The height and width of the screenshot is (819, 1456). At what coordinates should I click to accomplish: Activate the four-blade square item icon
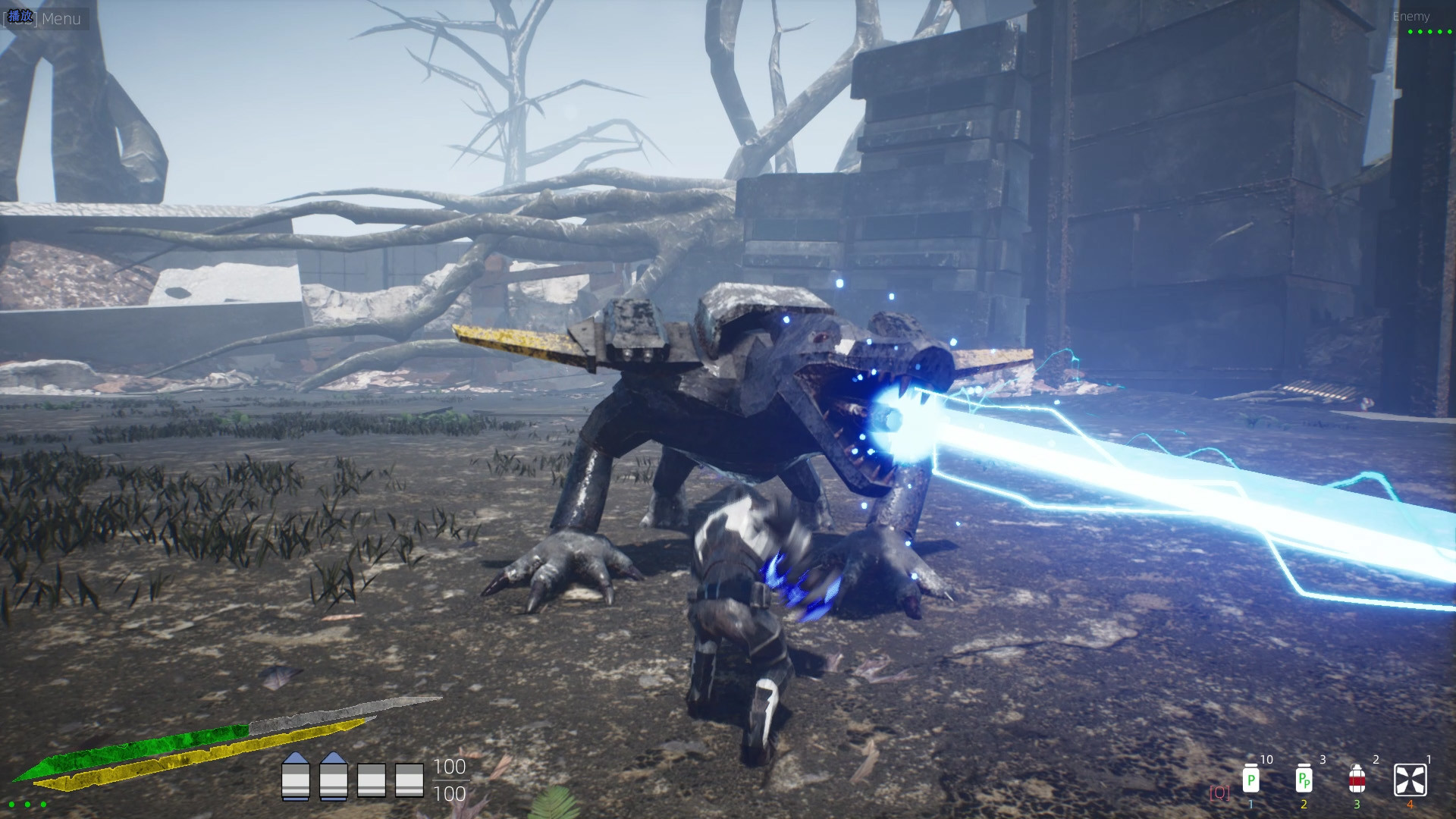[x=1410, y=780]
